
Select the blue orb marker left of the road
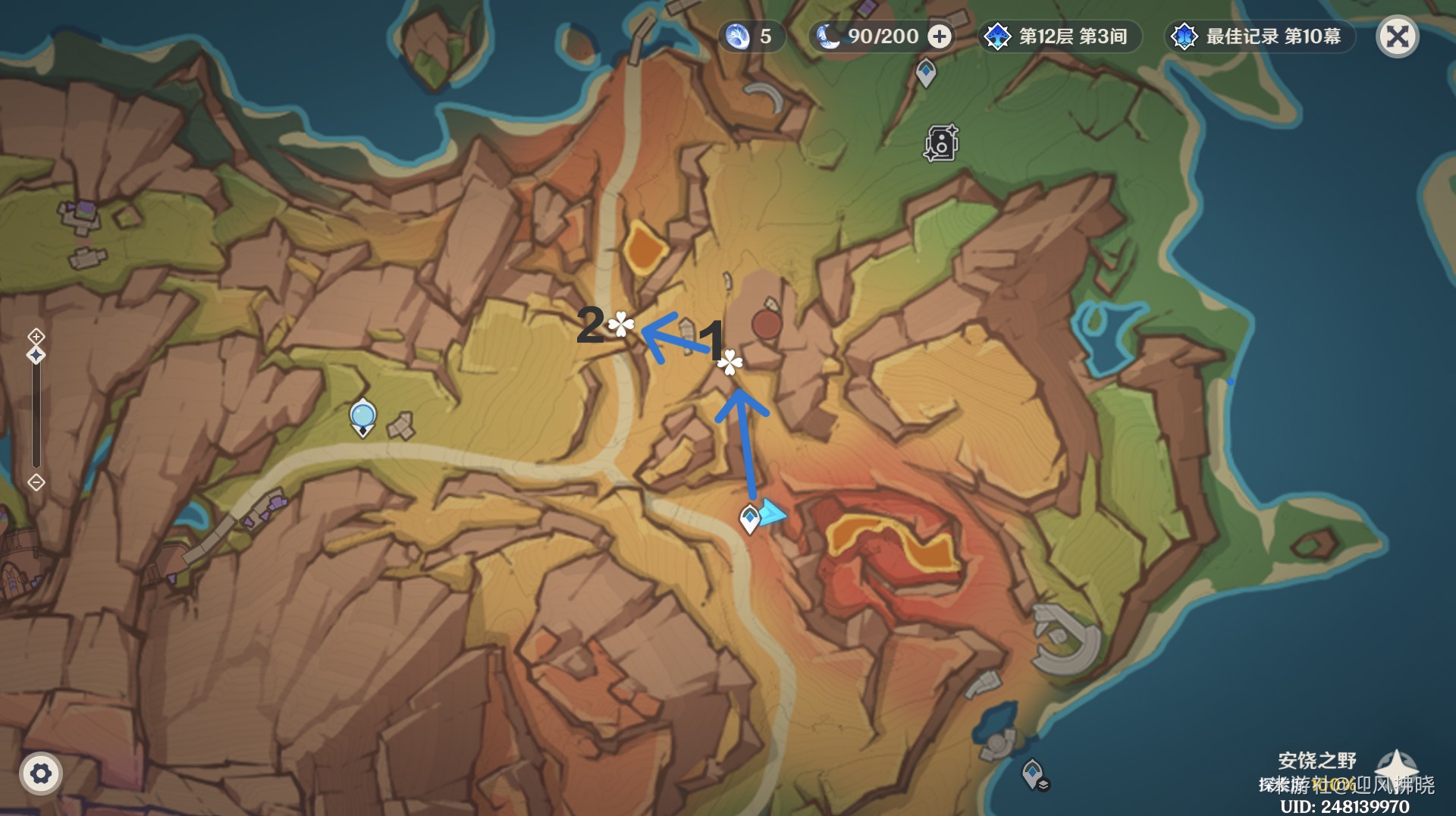(x=363, y=417)
